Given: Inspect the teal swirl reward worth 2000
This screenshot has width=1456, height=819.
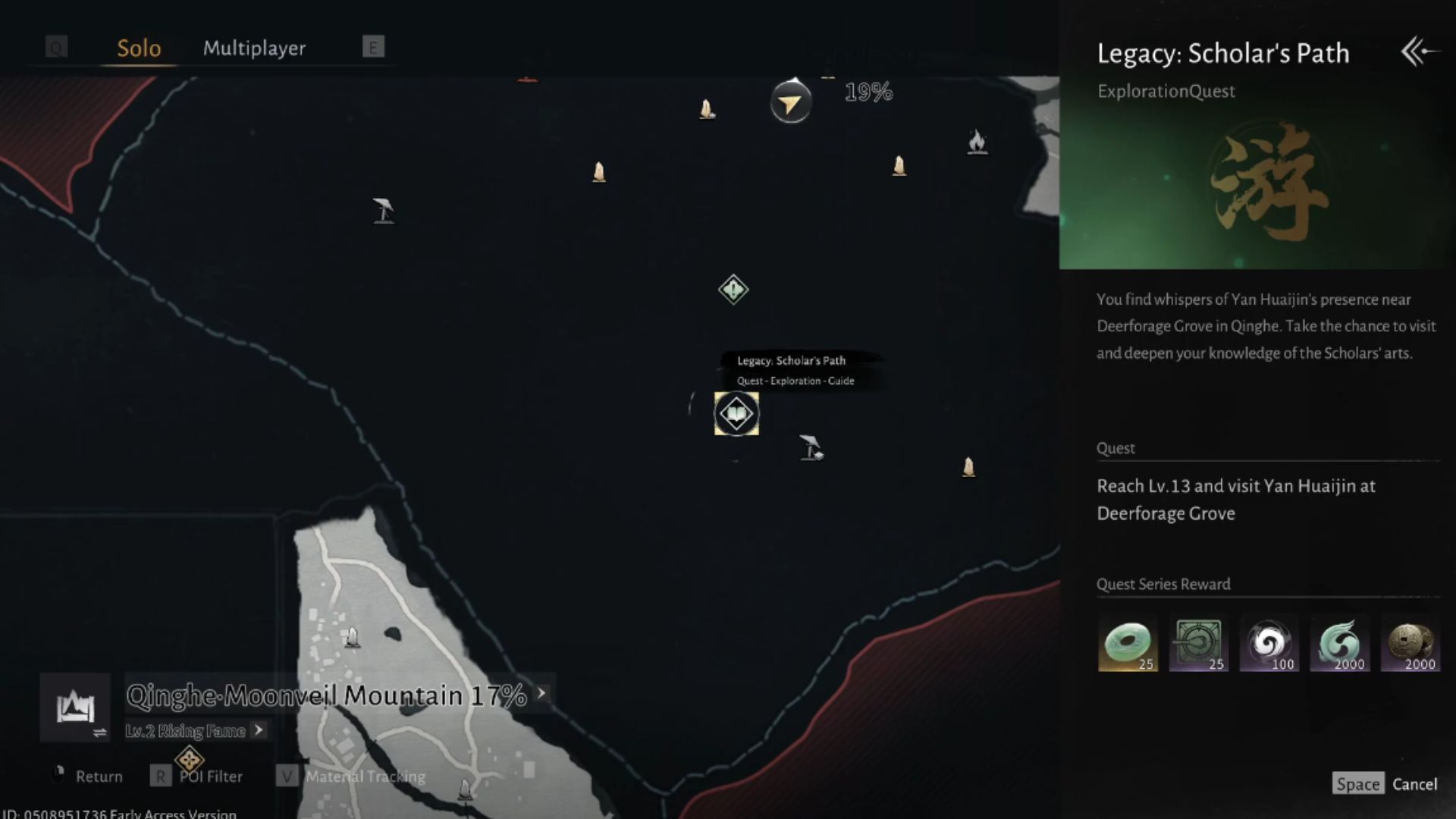Looking at the screenshot, I should coord(1339,644).
